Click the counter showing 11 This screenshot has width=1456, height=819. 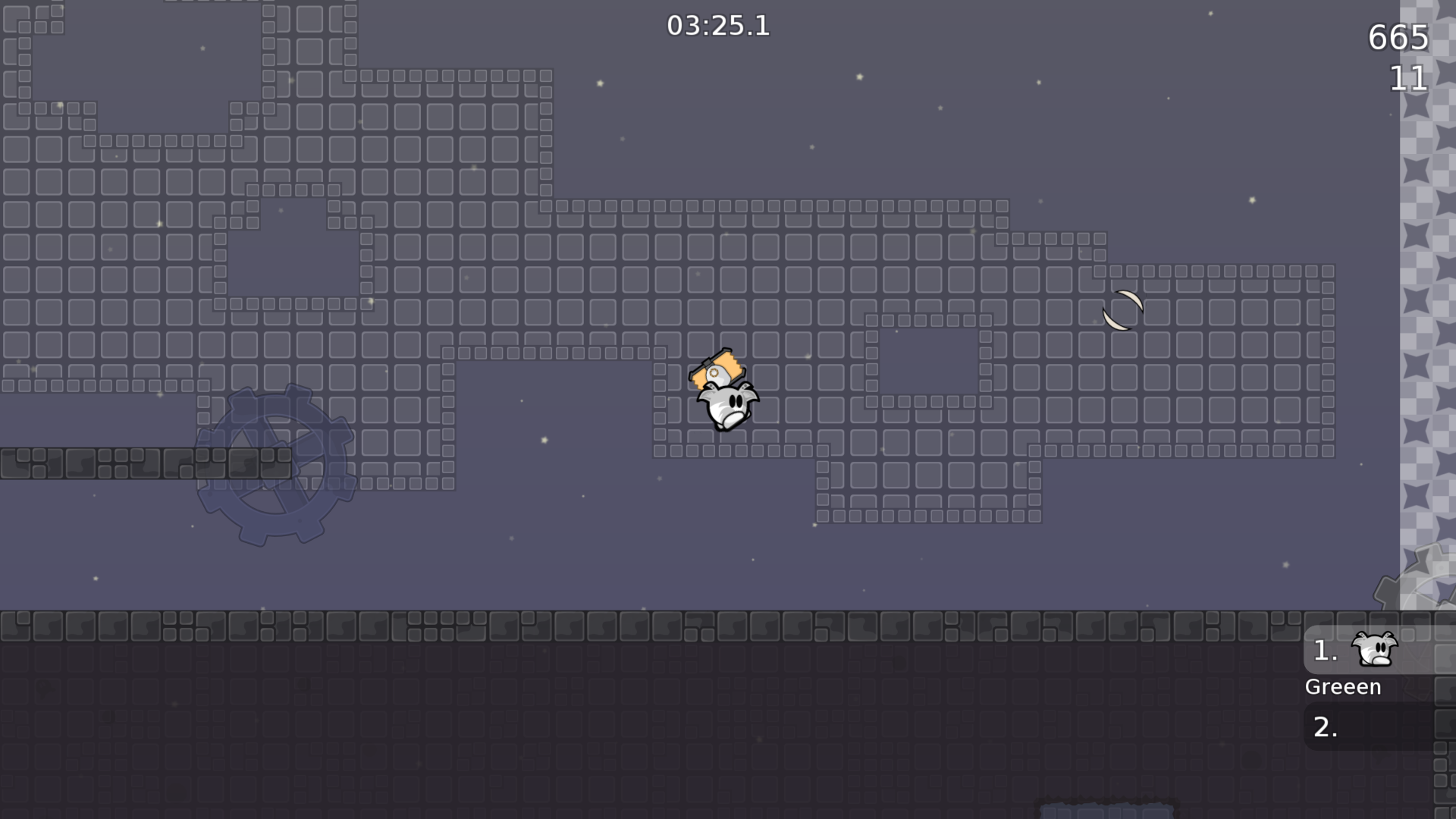1410,80
